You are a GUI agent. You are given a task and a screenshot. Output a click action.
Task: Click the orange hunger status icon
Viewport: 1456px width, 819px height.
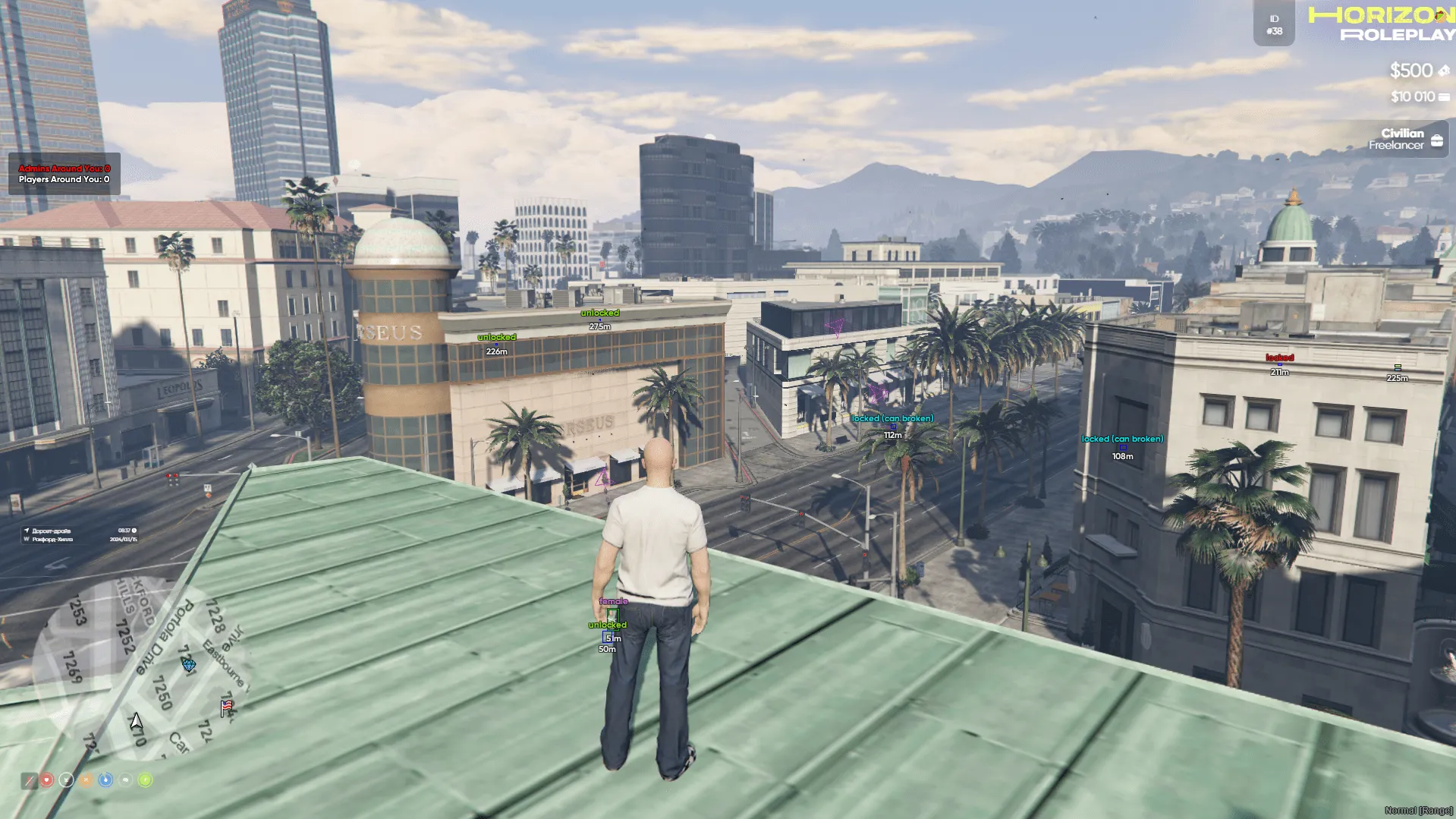click(x=86, y=780)
